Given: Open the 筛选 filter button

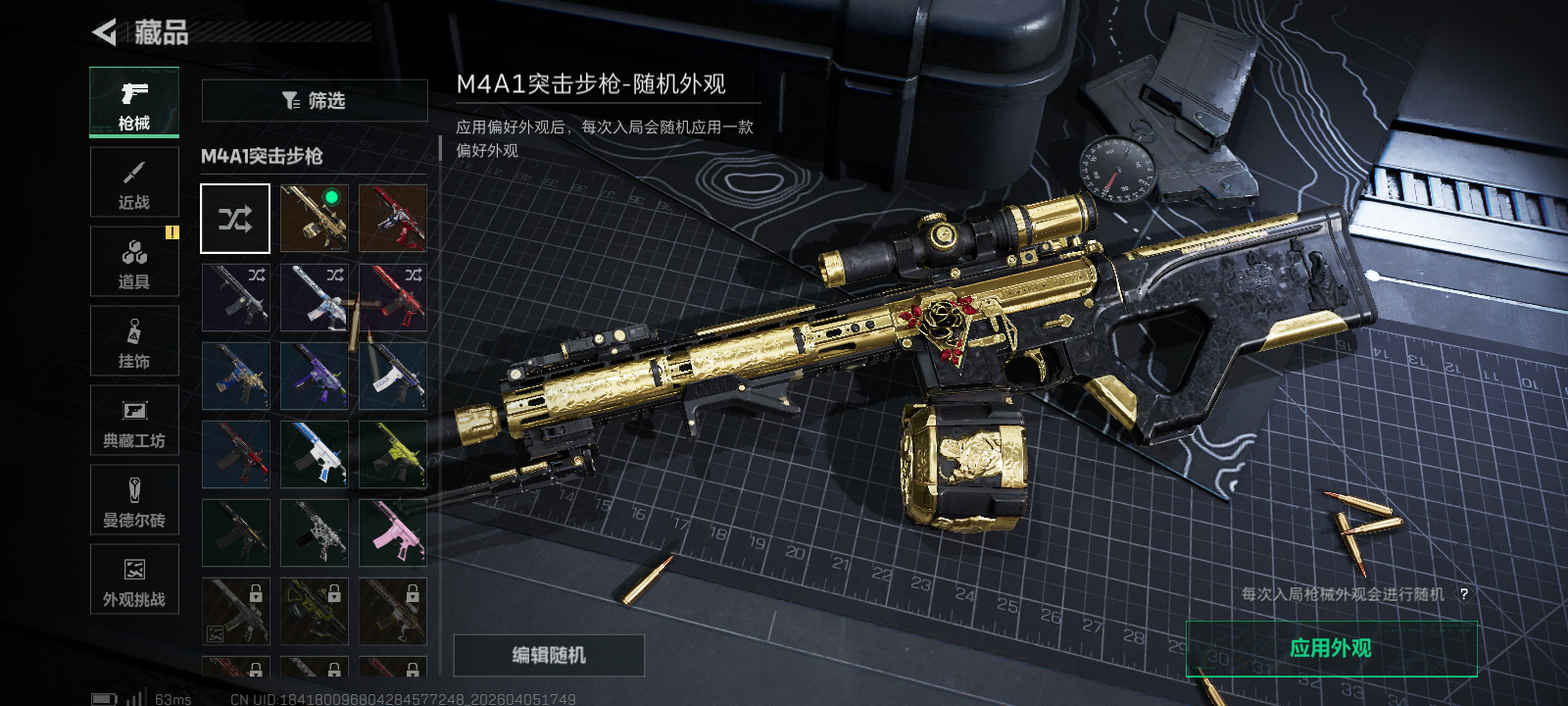Looking at the screenshot, I should point(314,100).
